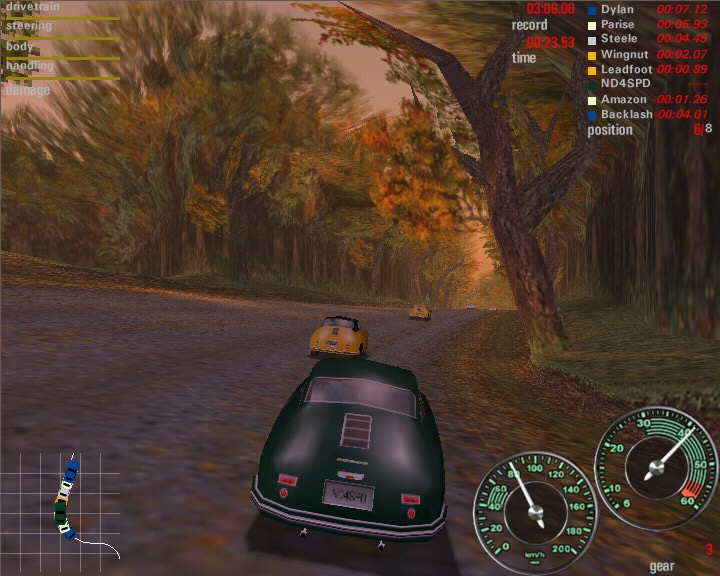720x576 pixels.
Task: Click the track minimap
Action: (x=69, y=507)
